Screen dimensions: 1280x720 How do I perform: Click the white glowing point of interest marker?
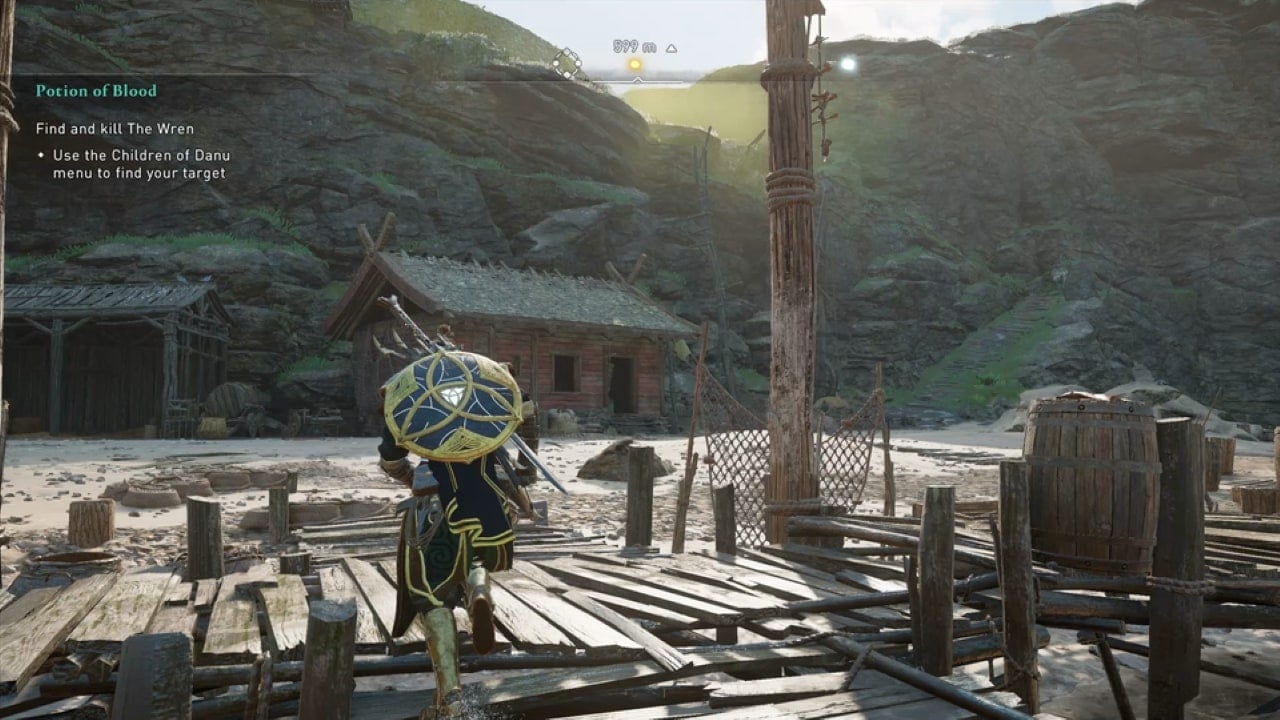pos(849,63)
